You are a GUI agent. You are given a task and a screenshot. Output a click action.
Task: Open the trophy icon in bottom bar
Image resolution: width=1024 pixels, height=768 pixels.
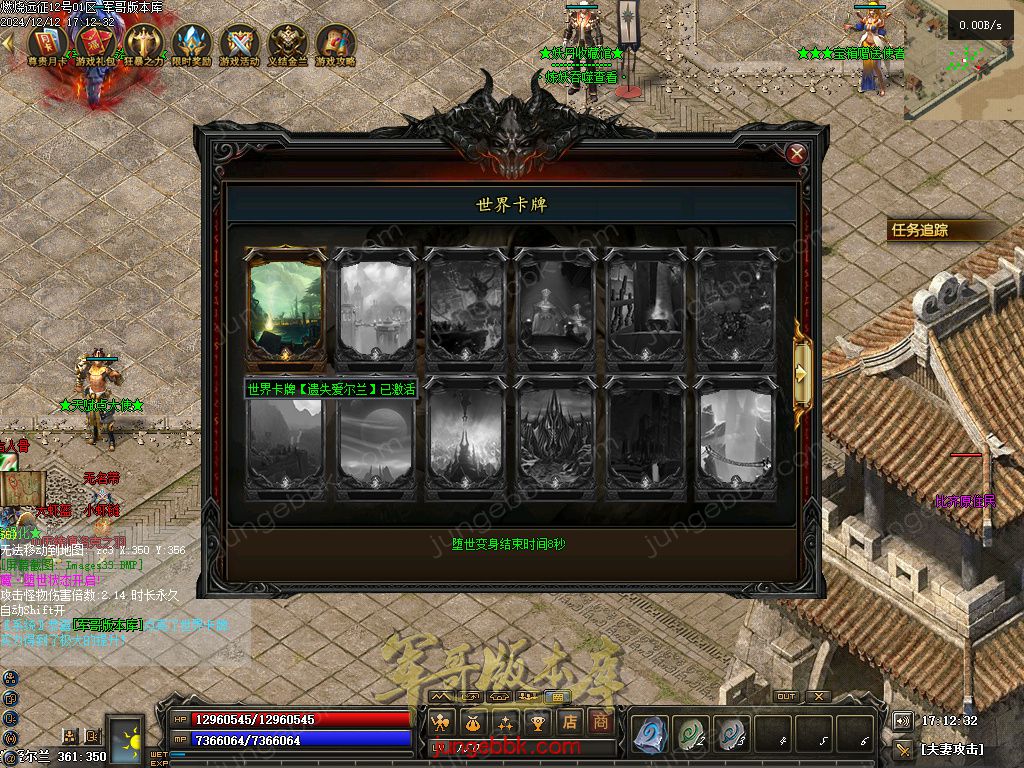pyautogui.click(x=538, y=721)
